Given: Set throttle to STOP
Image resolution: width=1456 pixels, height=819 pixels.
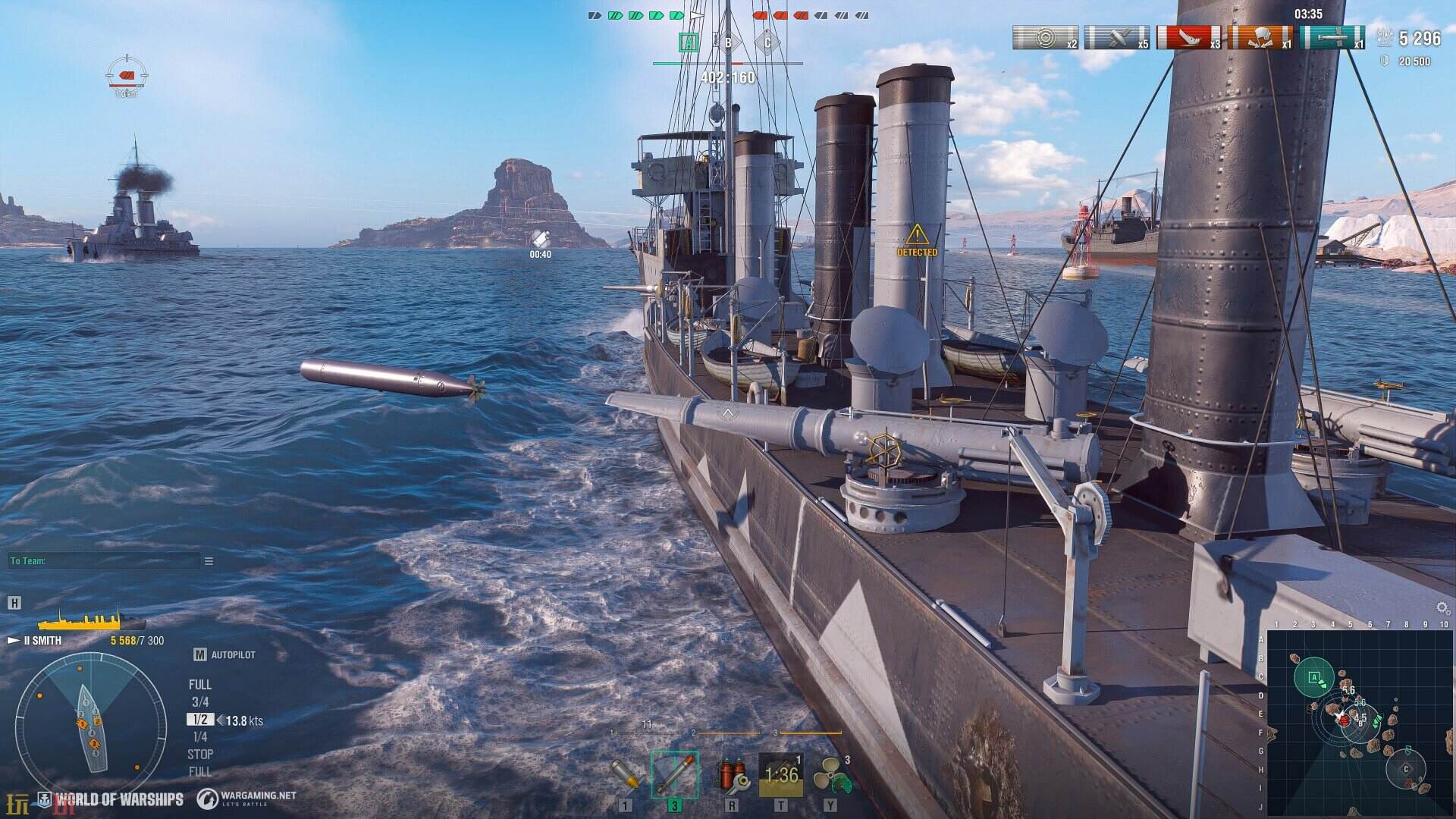Looking at the screenshot, I should [x=200, y=755].
